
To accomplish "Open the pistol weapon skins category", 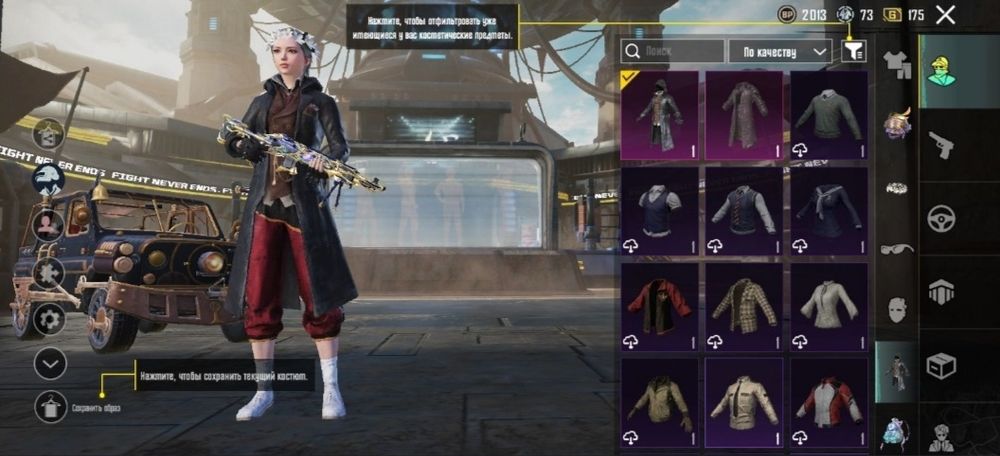I will [941, 146].
